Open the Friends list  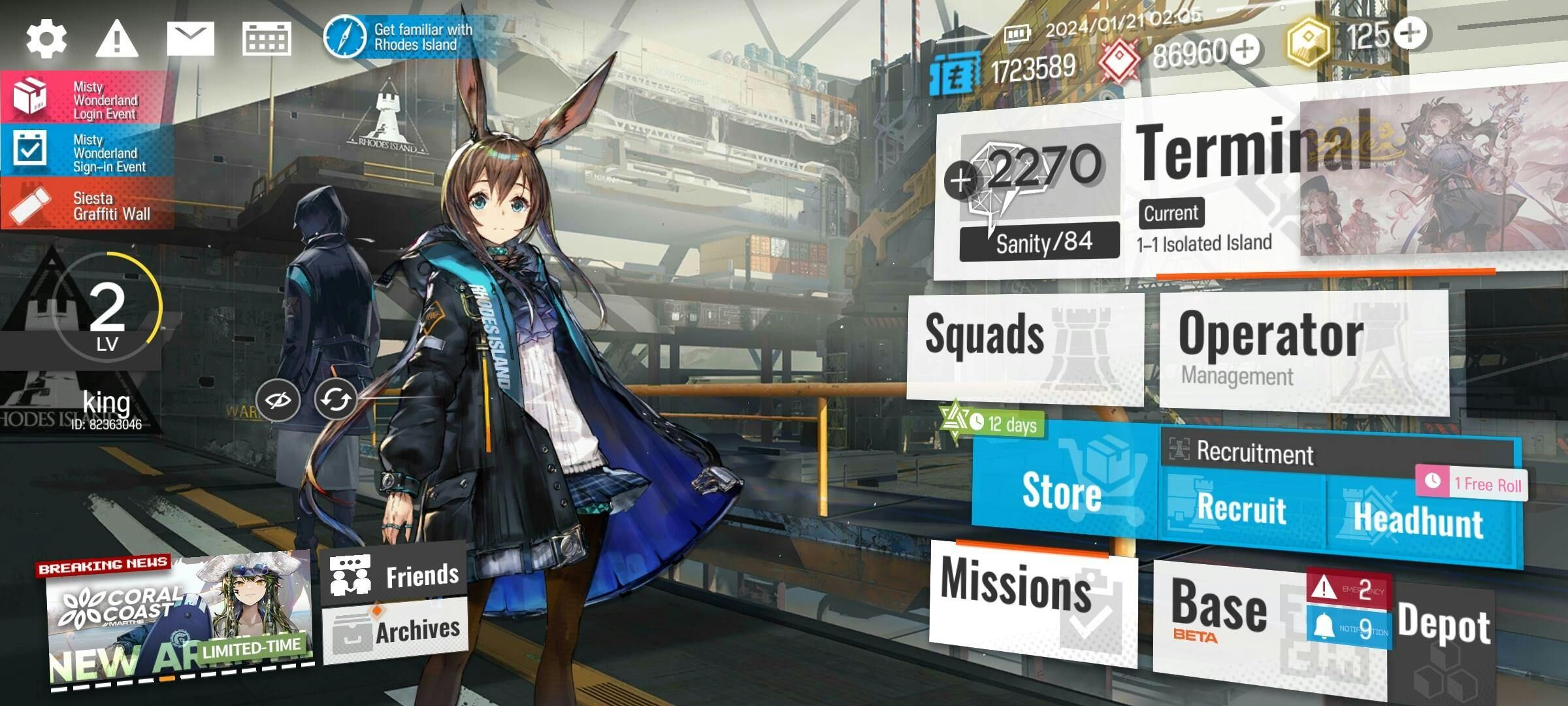coord(395,575)
